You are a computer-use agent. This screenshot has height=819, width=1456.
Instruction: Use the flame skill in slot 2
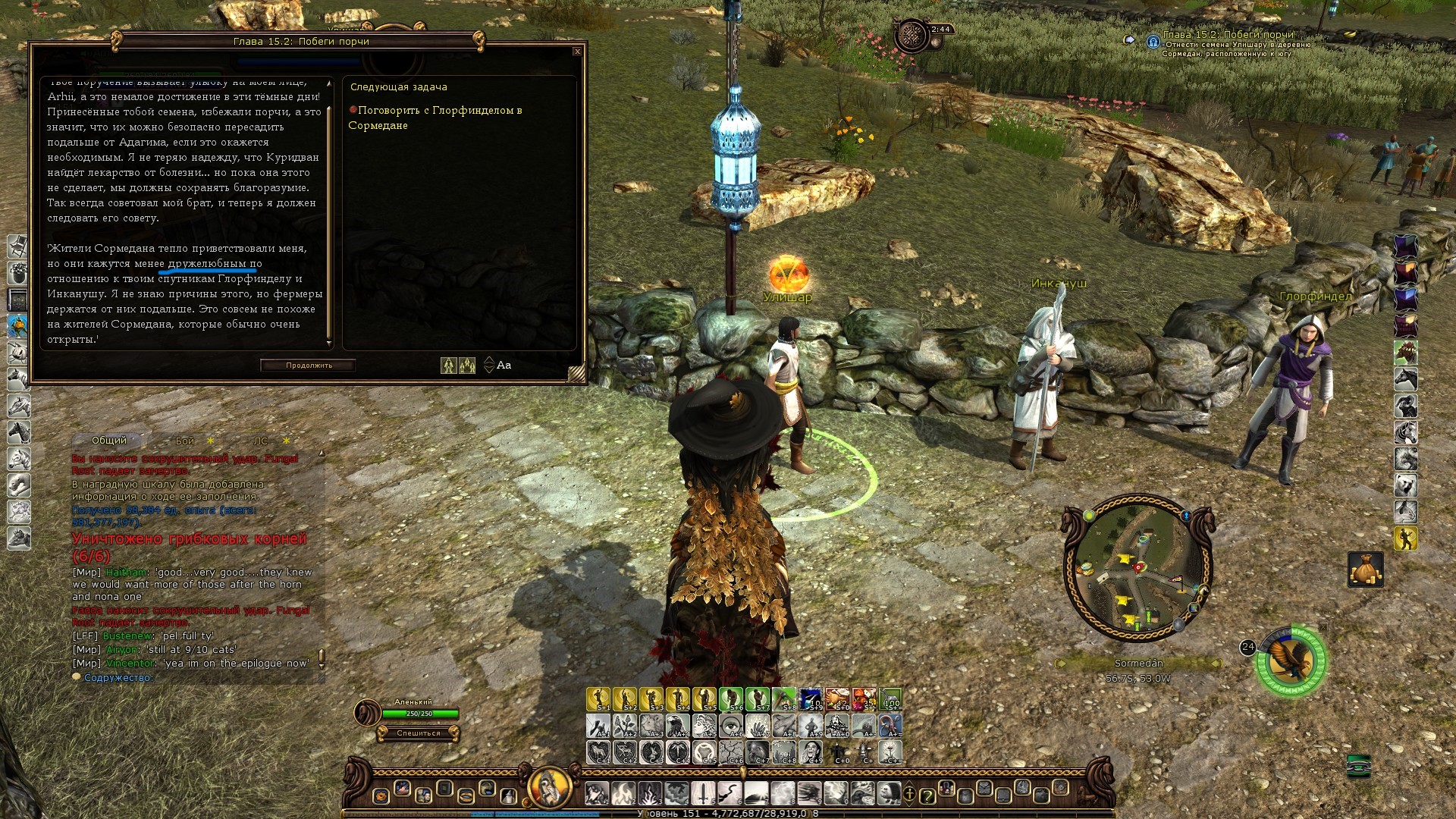pos(624,793)
